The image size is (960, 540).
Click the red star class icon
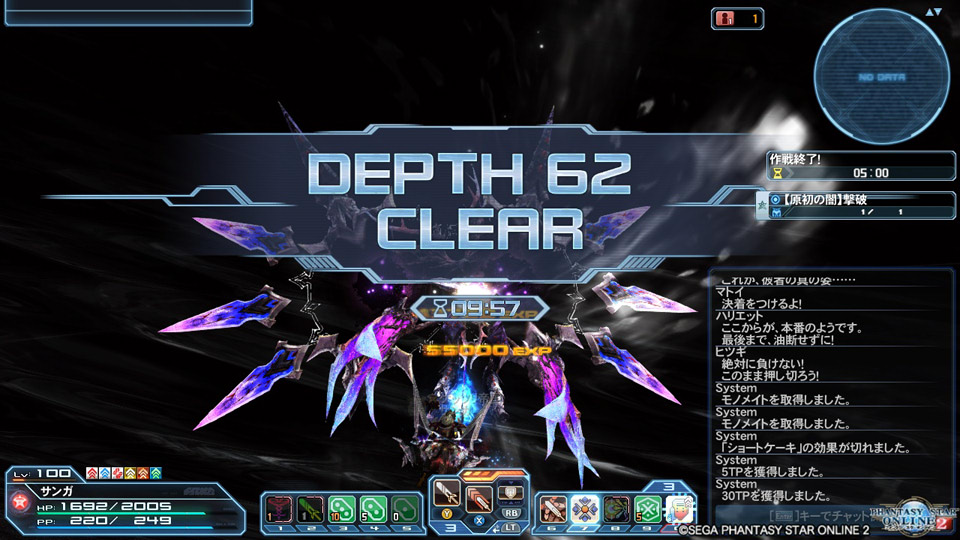18,499
